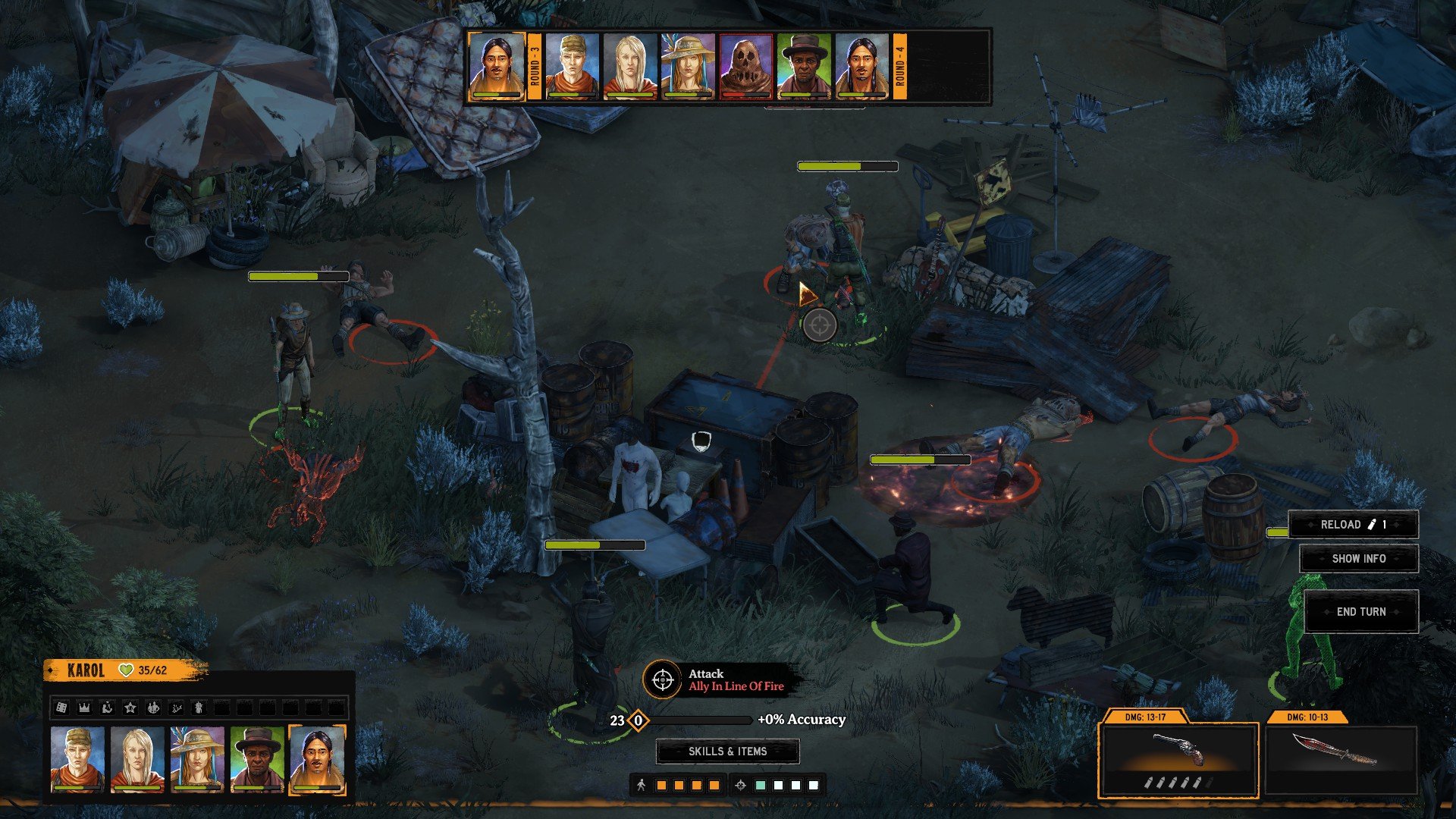The width and height of the screenshot is (1456, 819).
Task: Select the capped soldier in the party panel
Action: [77, 759]
